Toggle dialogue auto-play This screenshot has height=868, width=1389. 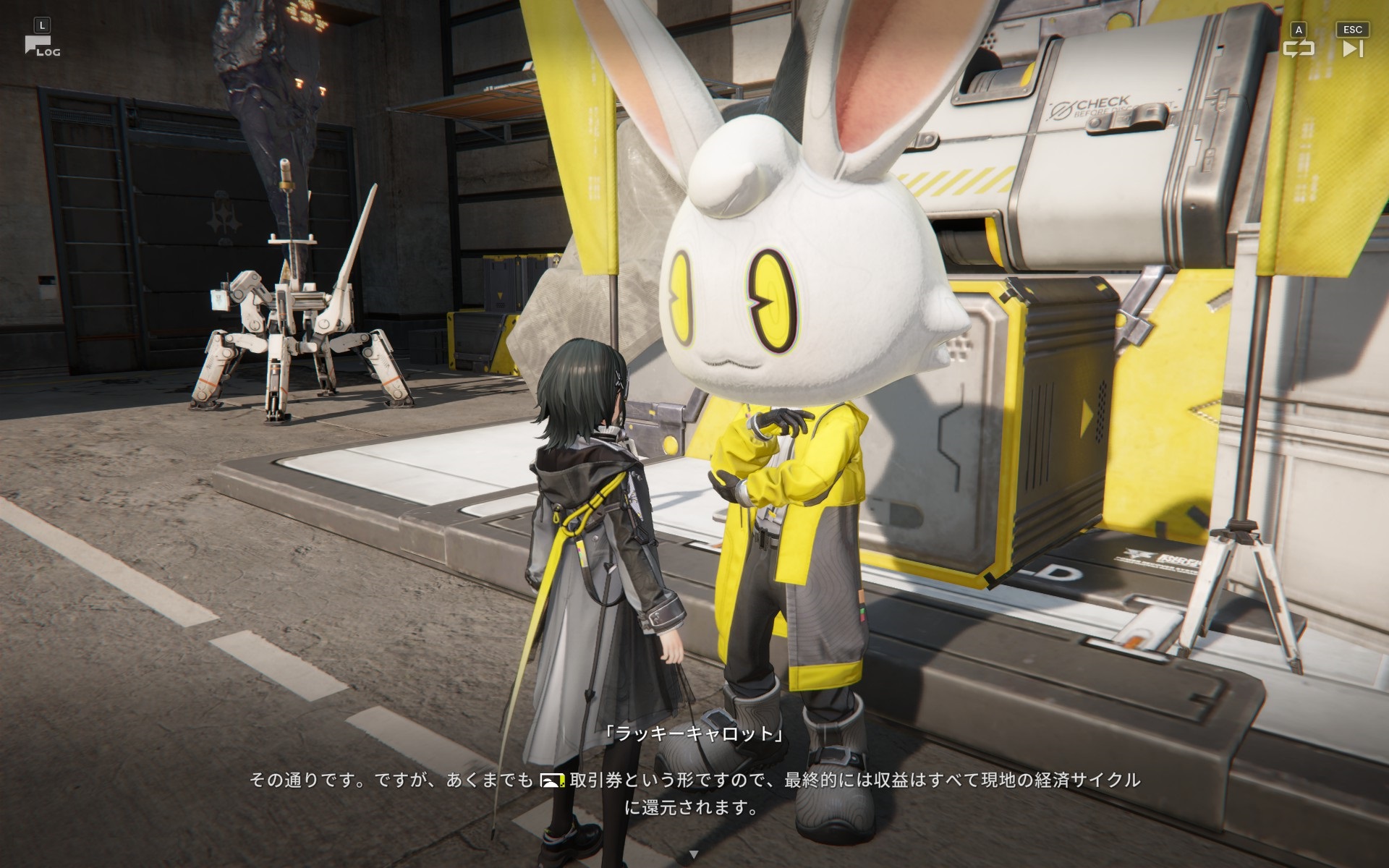[x=1299, y=48]
